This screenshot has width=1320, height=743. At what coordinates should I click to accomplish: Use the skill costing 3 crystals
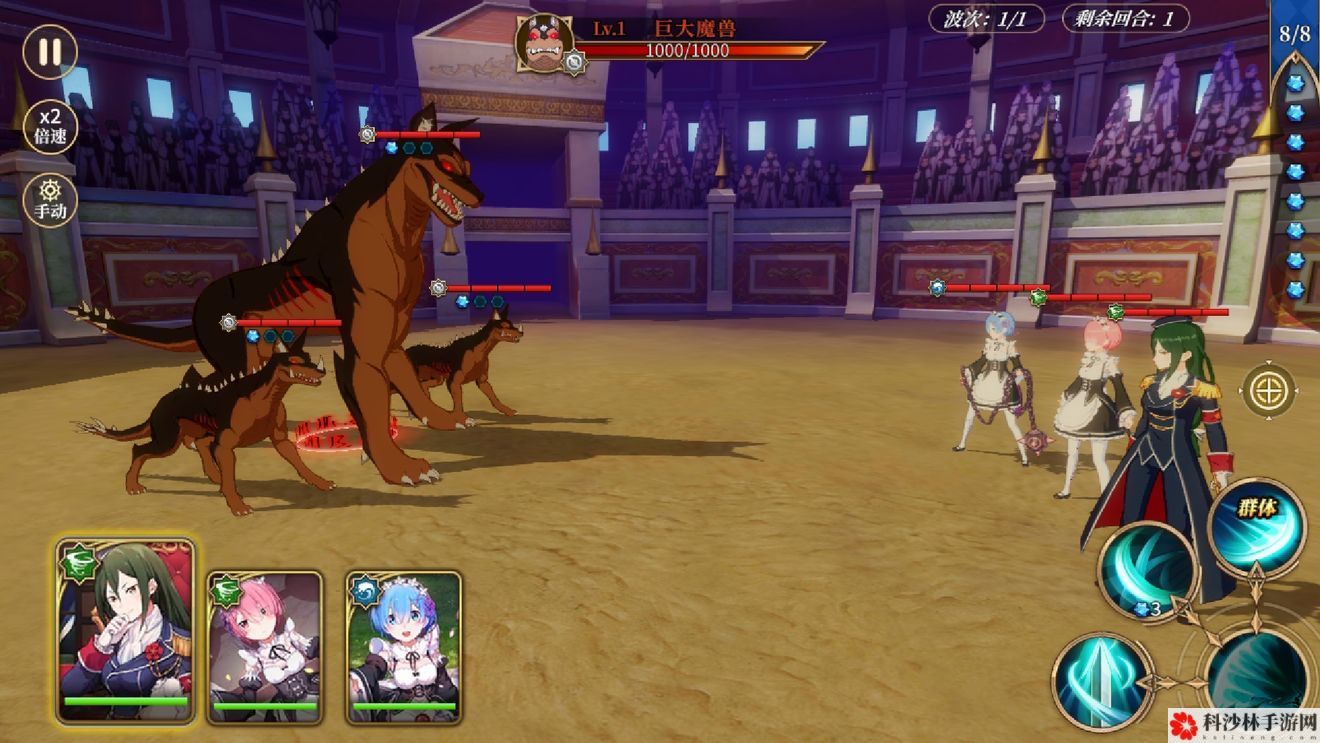1147,572
